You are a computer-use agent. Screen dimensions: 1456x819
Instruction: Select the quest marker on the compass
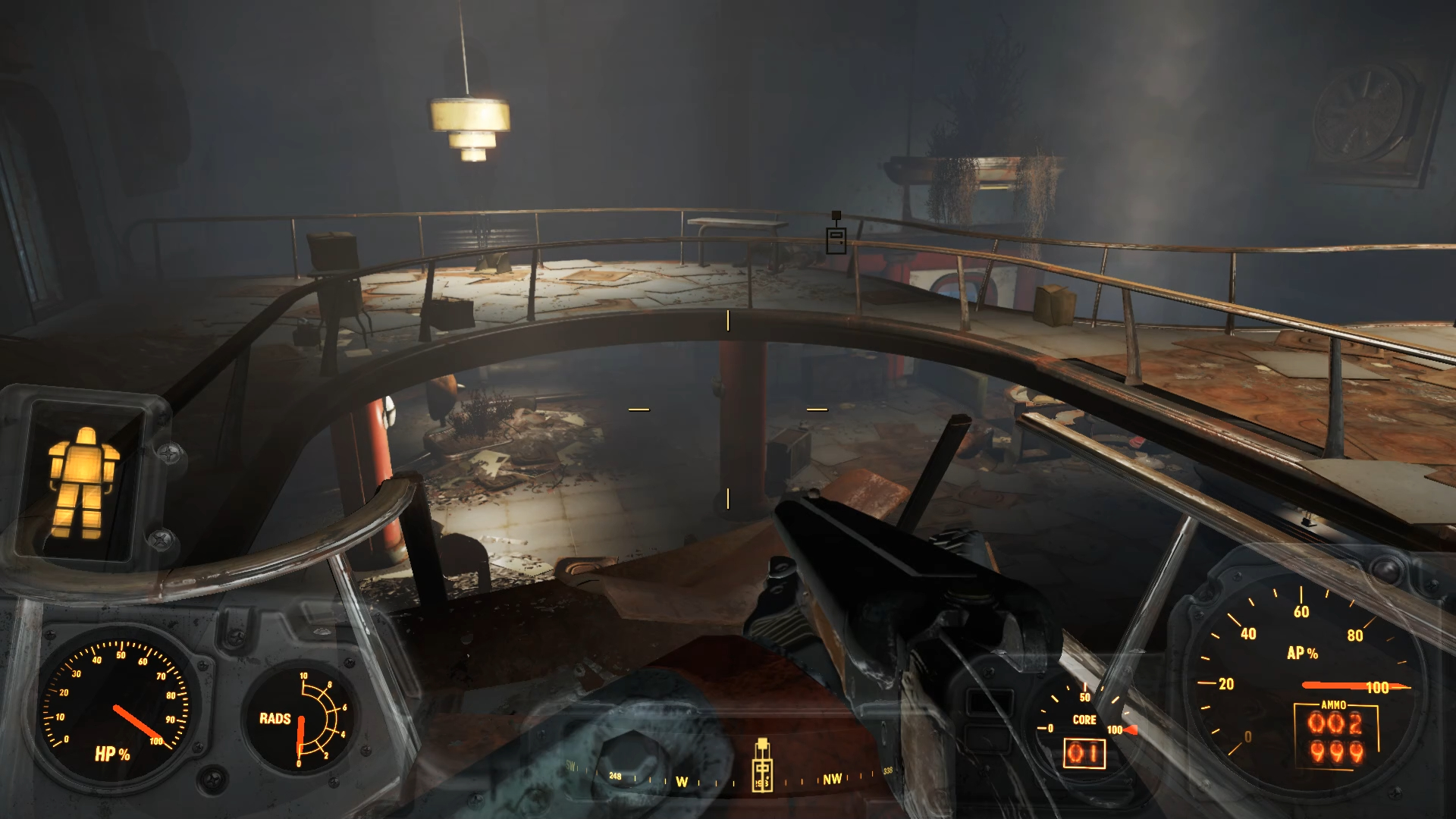pos(762,767)
